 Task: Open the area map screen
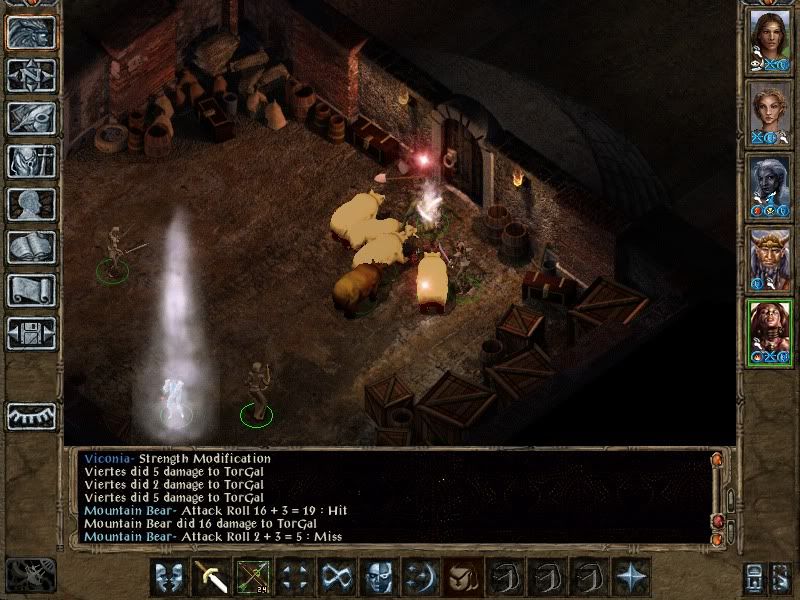coord(31,76)
